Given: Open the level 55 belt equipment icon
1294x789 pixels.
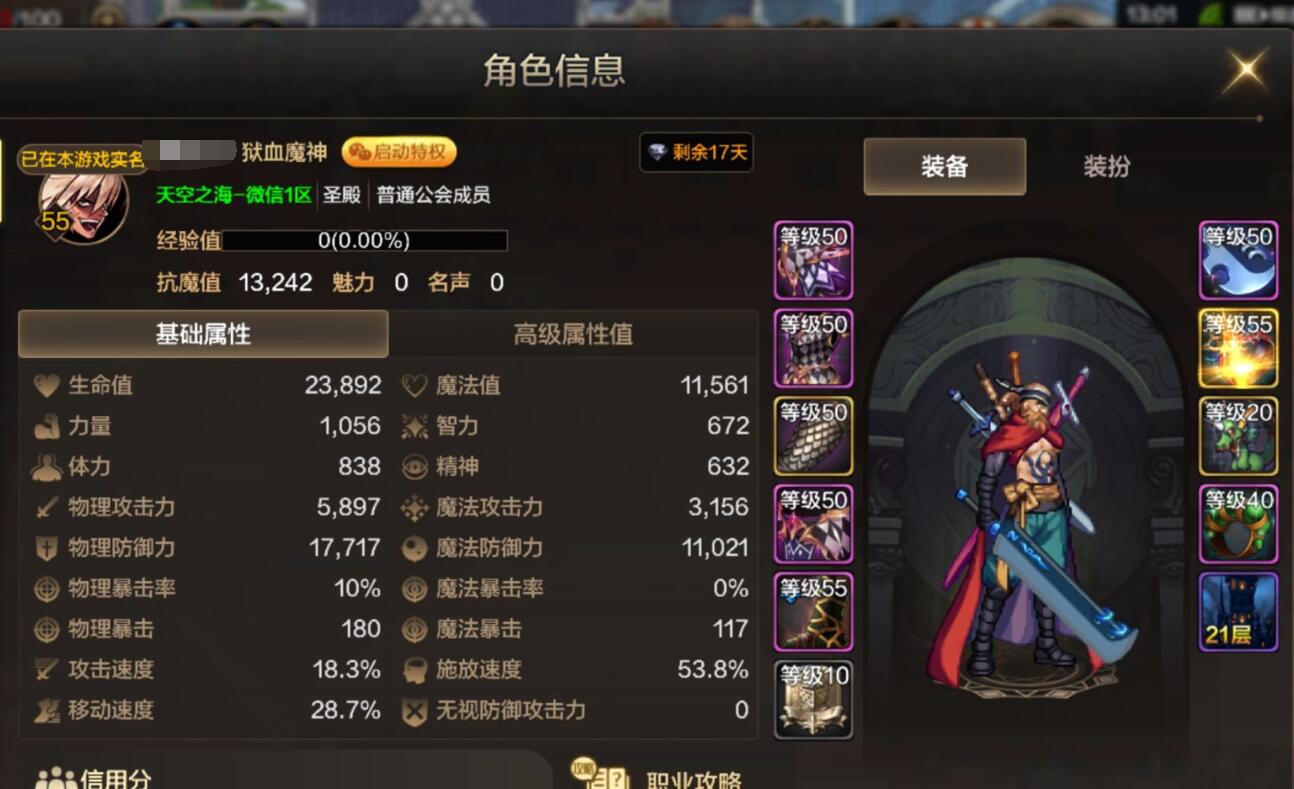Looking at the screenshot, I should pyautogui.click(x=812, y=610).
